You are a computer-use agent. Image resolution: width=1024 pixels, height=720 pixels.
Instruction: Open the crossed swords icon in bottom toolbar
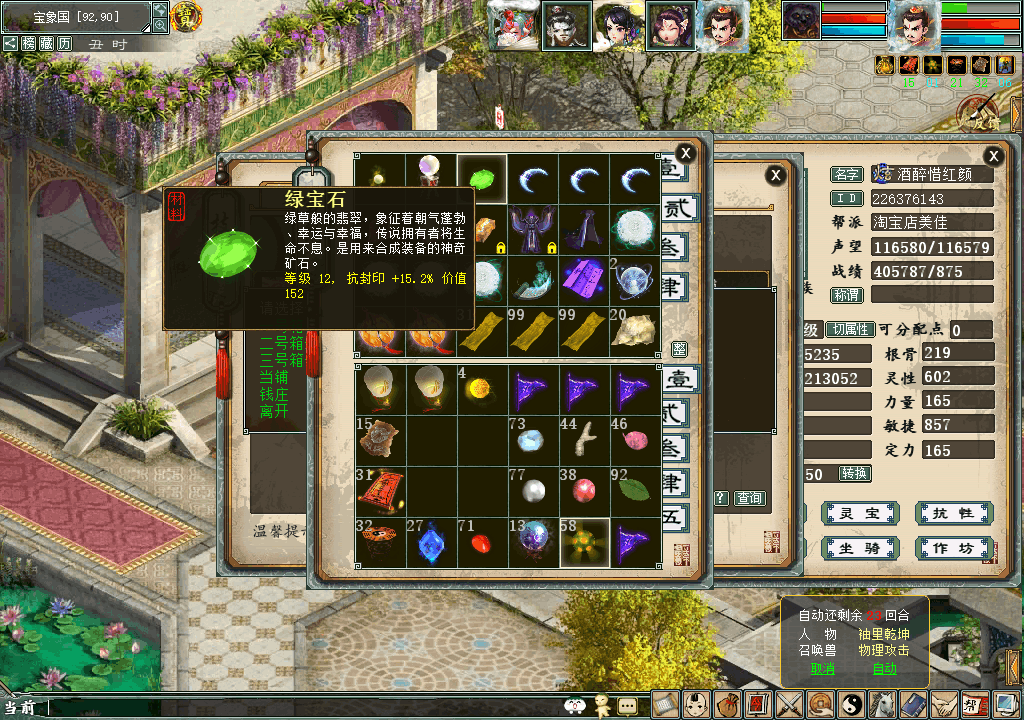[x=790, y=704]
